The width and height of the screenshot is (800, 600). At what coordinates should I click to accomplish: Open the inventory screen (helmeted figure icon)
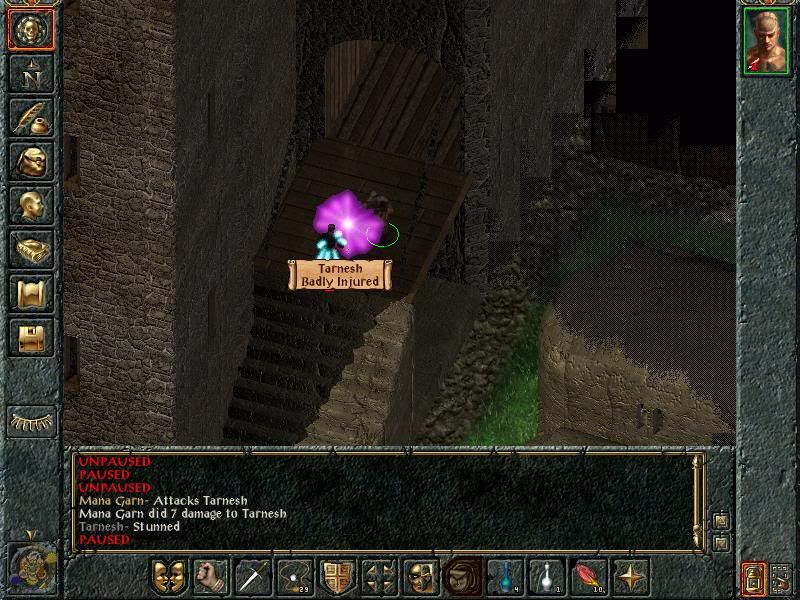click(31, 161)
